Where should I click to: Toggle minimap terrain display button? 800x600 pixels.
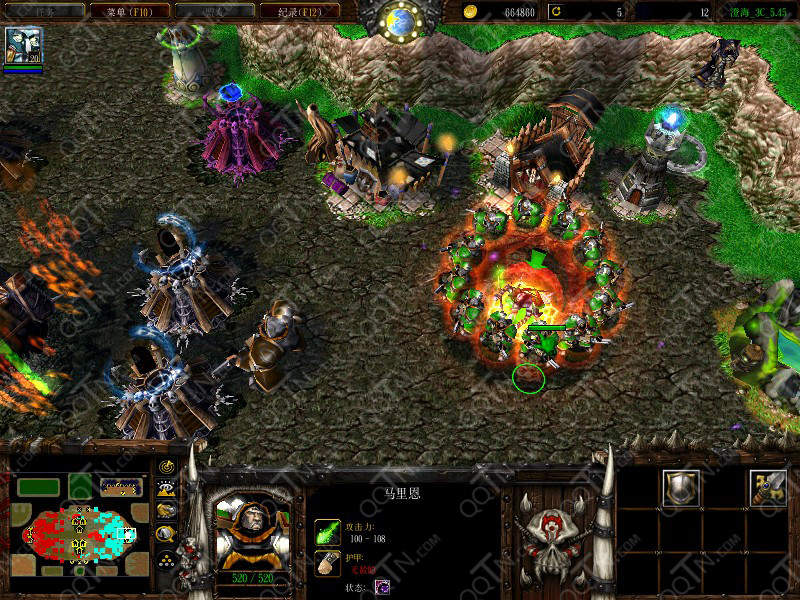click(x=167, y=489)
